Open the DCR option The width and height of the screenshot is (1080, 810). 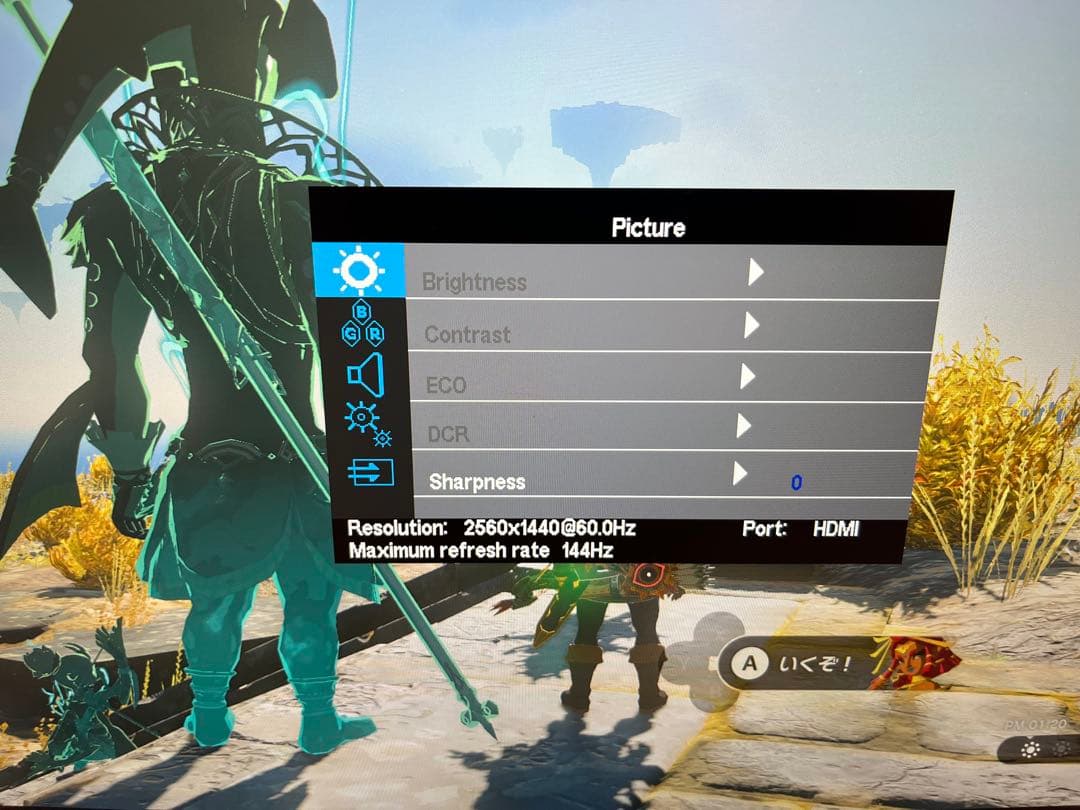[448, 435]
